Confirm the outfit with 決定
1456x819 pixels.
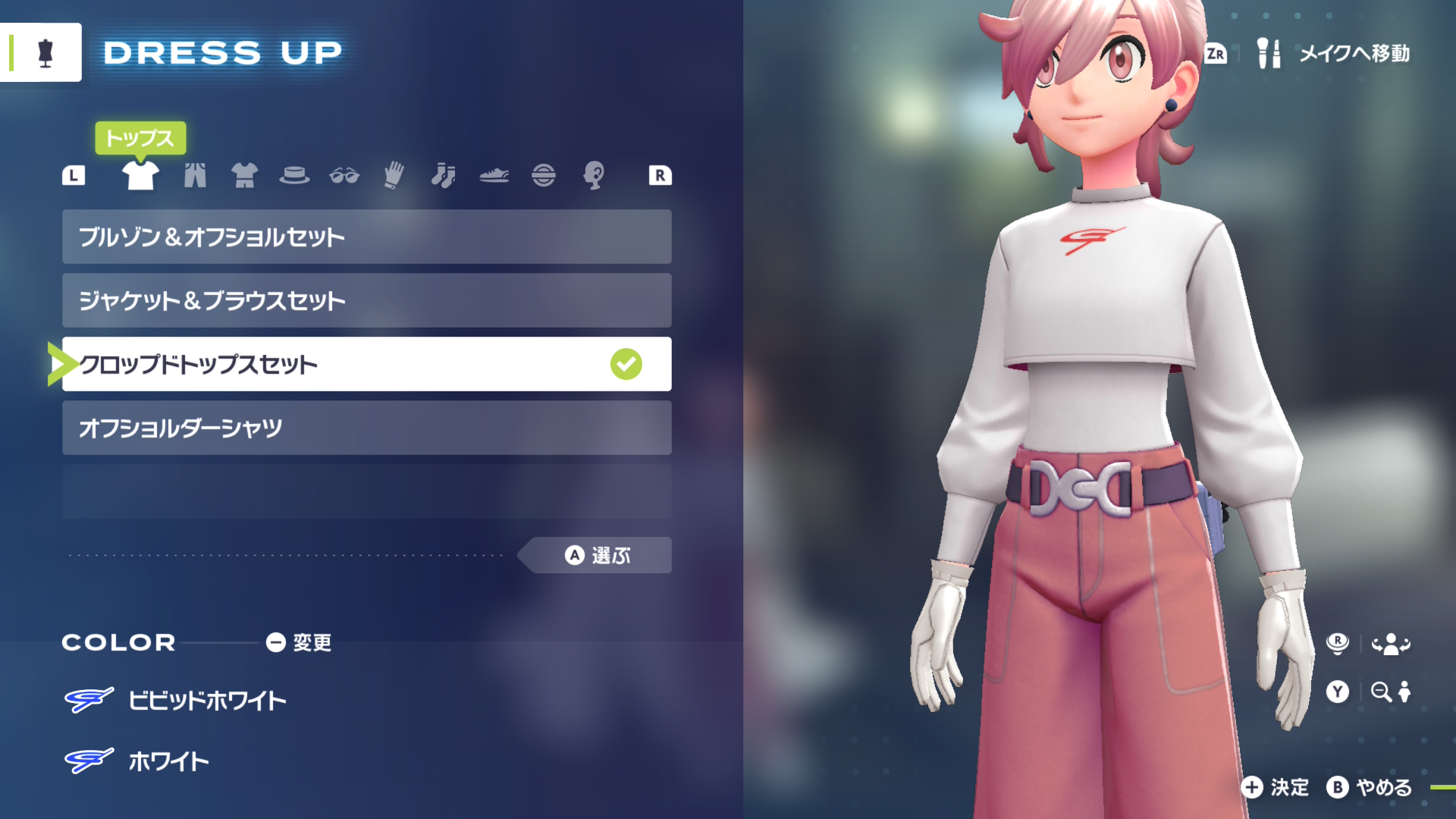pos(1276,787)
